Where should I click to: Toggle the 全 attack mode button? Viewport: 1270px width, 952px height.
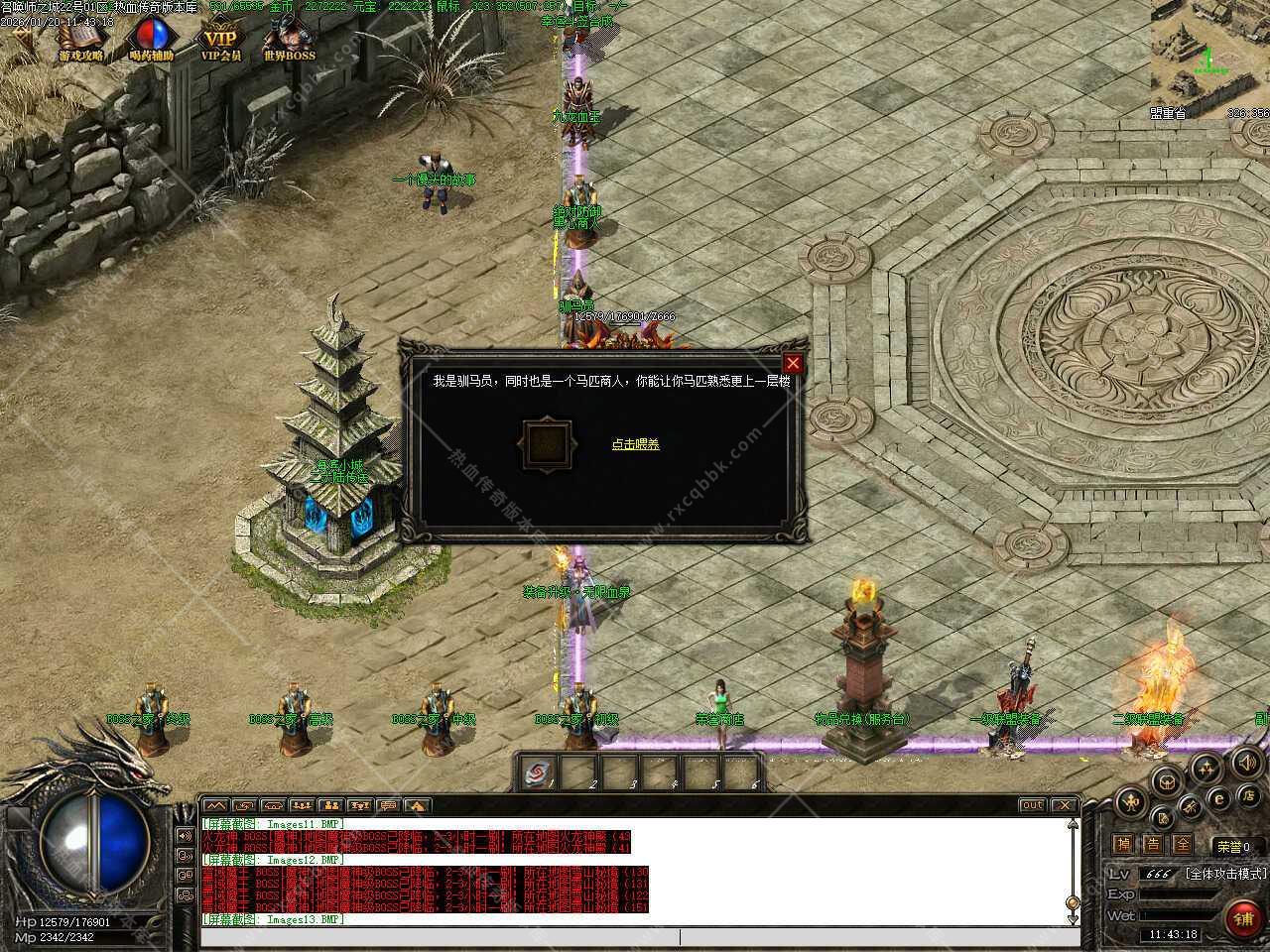1182,845
